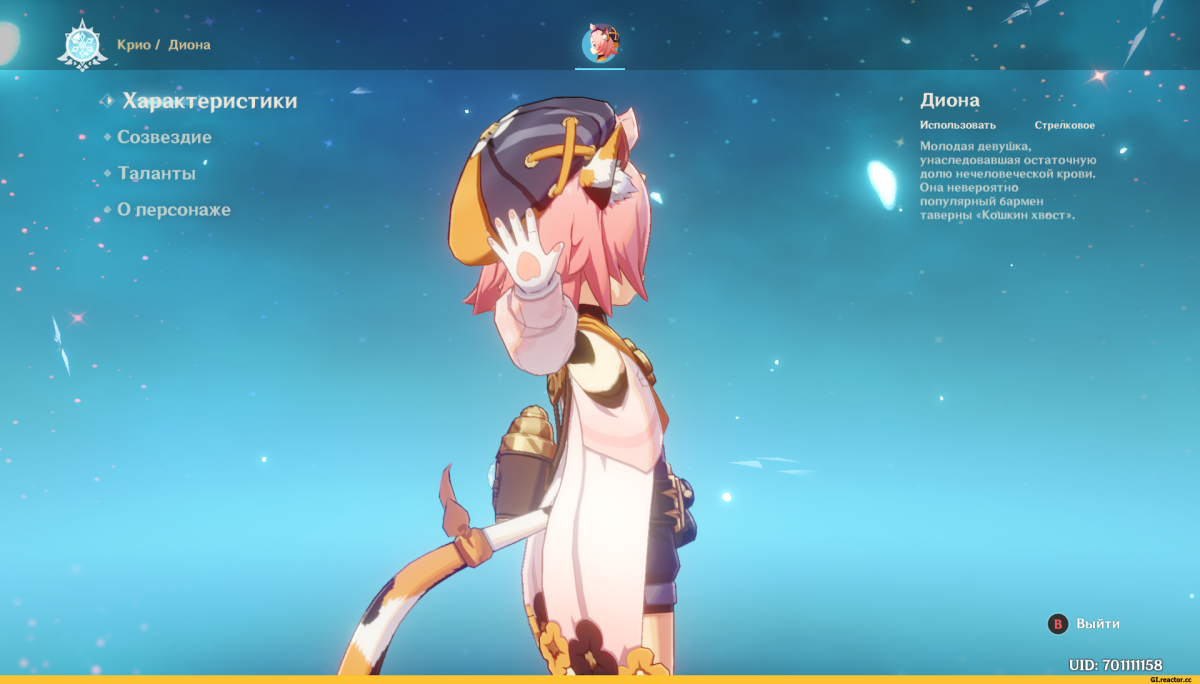
Task: Click the Cryo element emblem icon
Action: 81,45
